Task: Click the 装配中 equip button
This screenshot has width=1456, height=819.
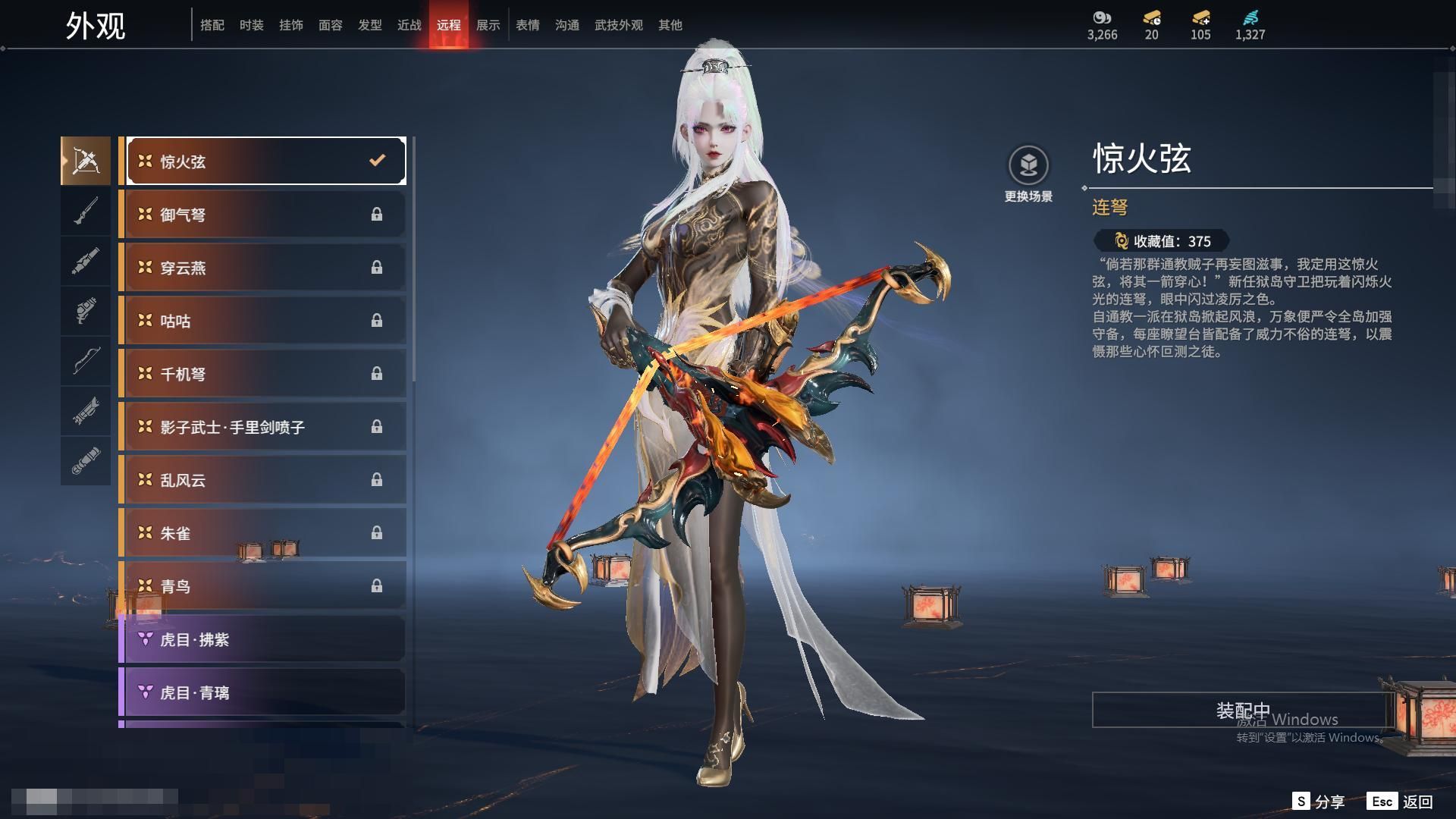Action: (1242, 710)
